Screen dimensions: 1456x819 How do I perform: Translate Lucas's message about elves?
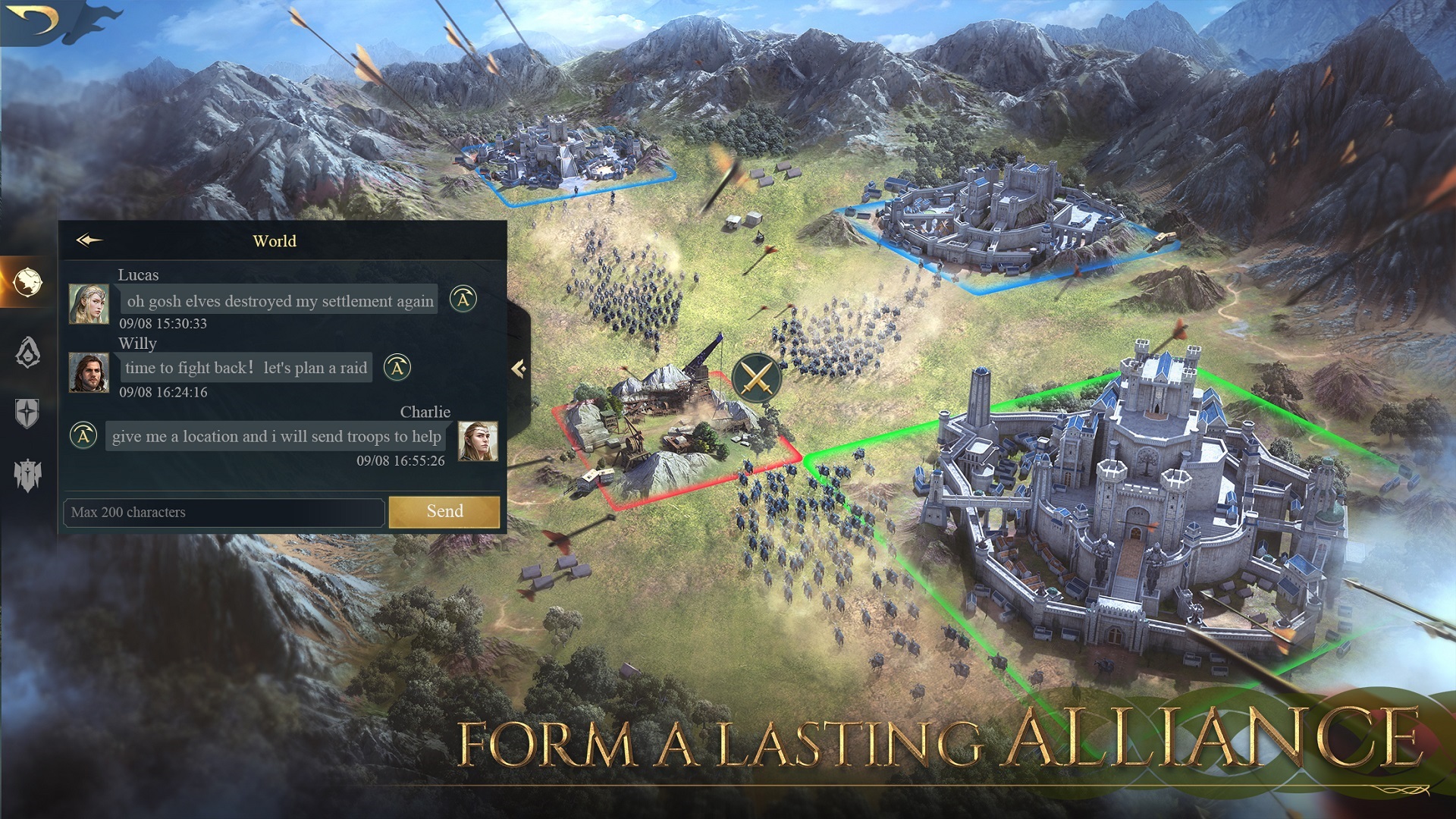point(463,300)
